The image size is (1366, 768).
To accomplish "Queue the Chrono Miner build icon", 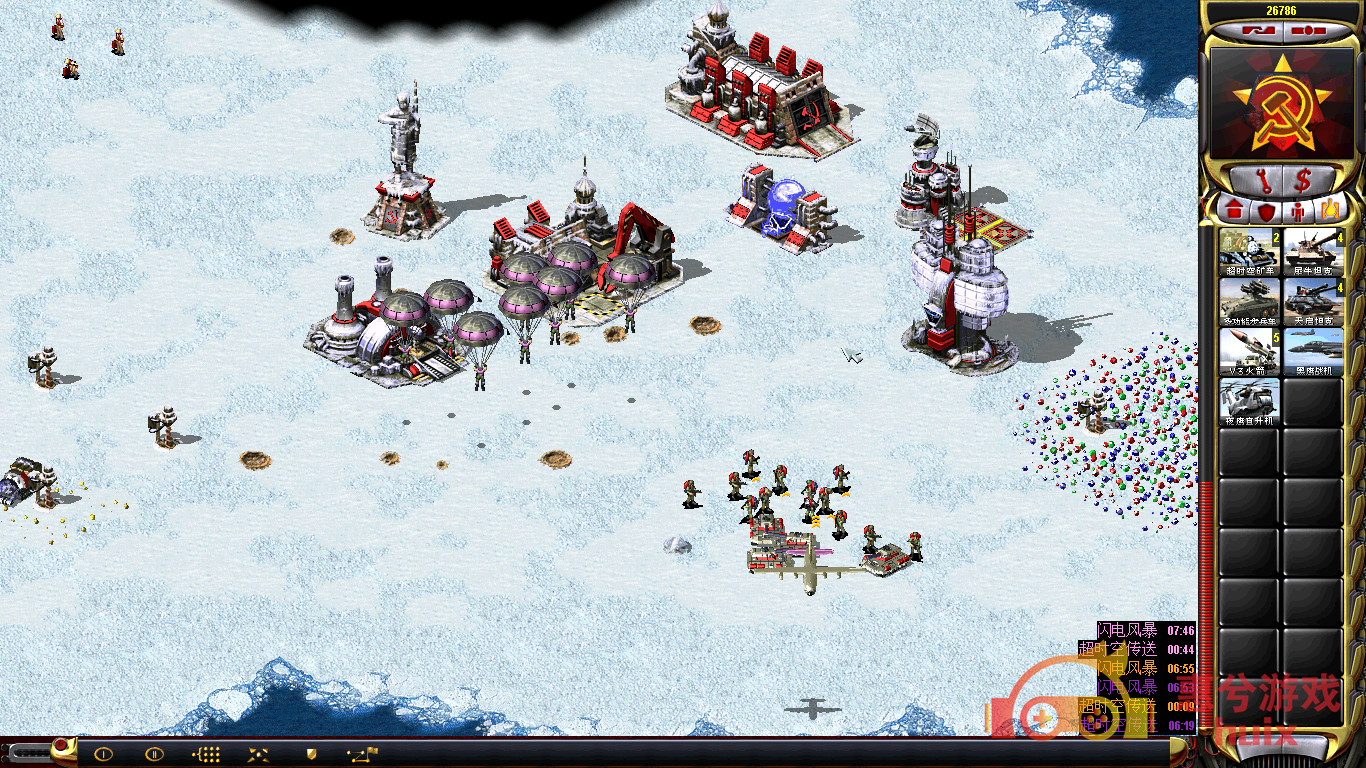I will tap(1249, 253).
